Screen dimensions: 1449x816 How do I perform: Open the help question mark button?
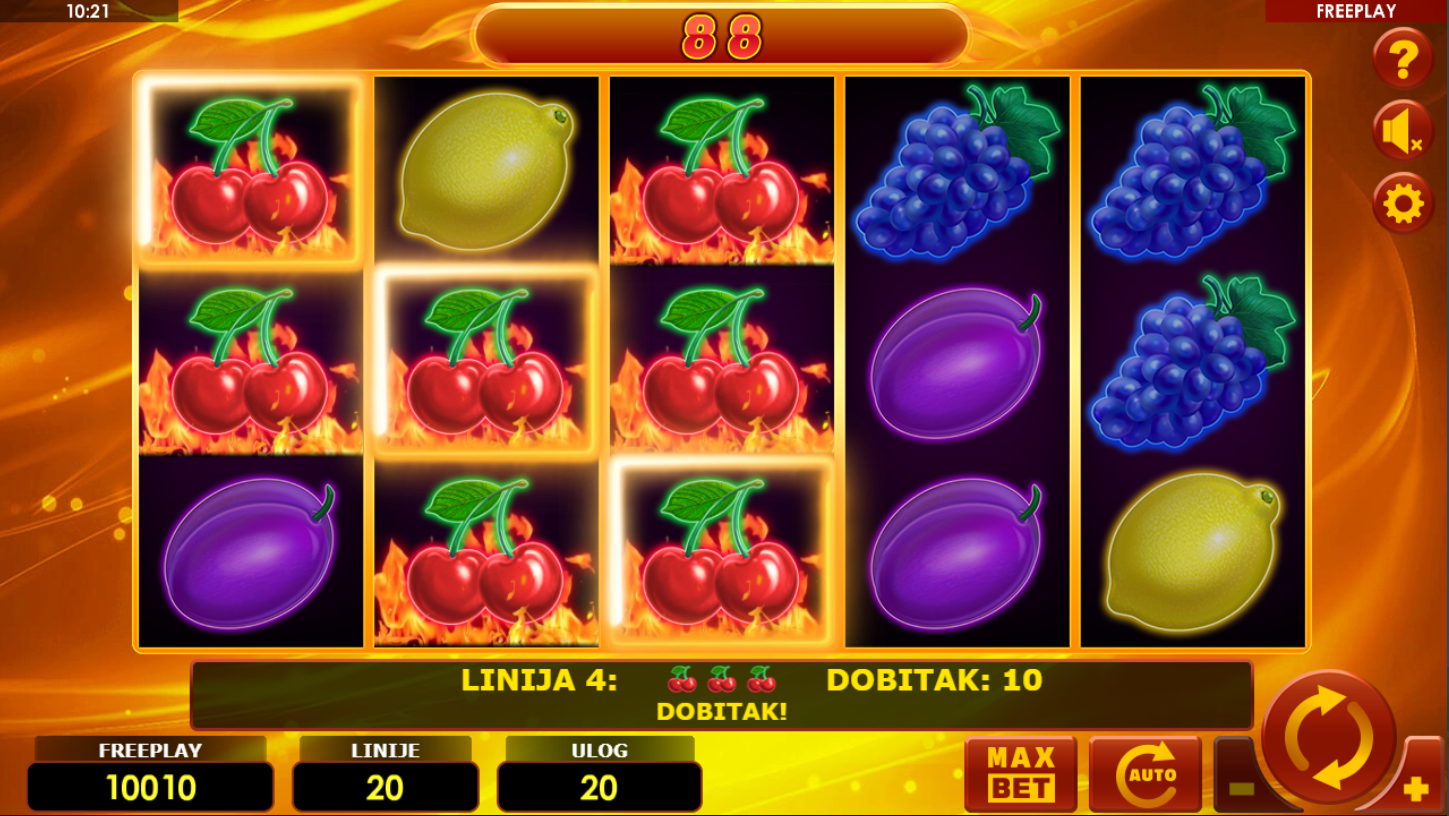[1402, 60]
